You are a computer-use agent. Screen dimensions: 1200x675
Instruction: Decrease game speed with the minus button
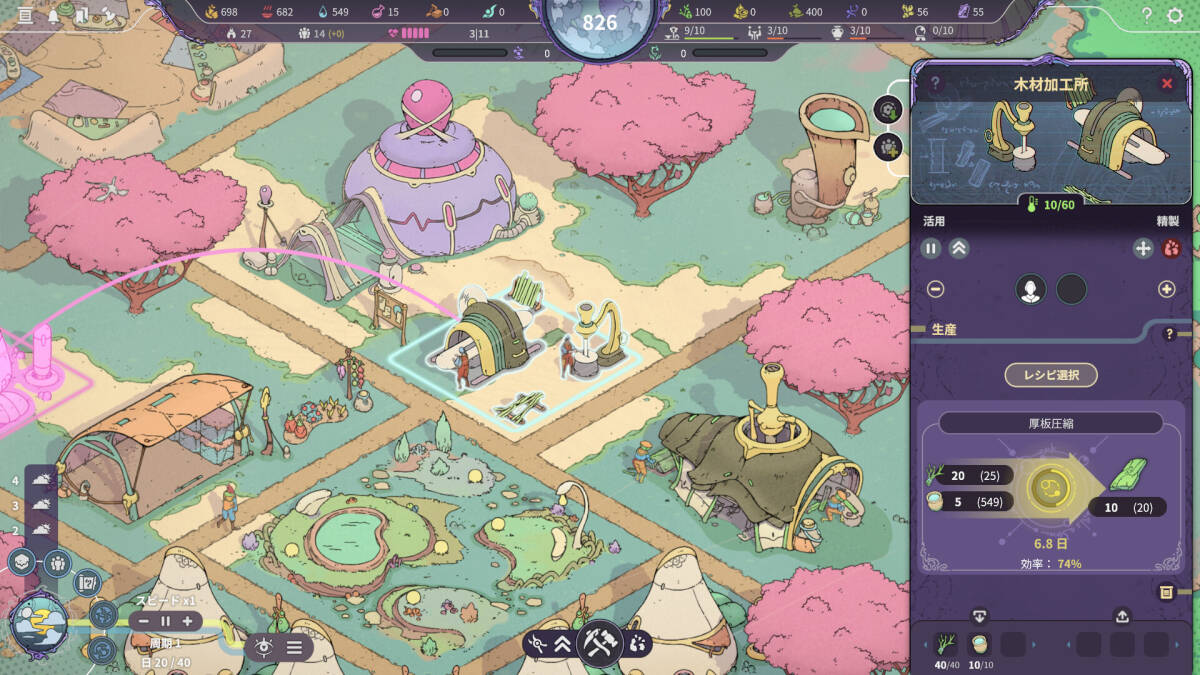[x=144, y=621]
